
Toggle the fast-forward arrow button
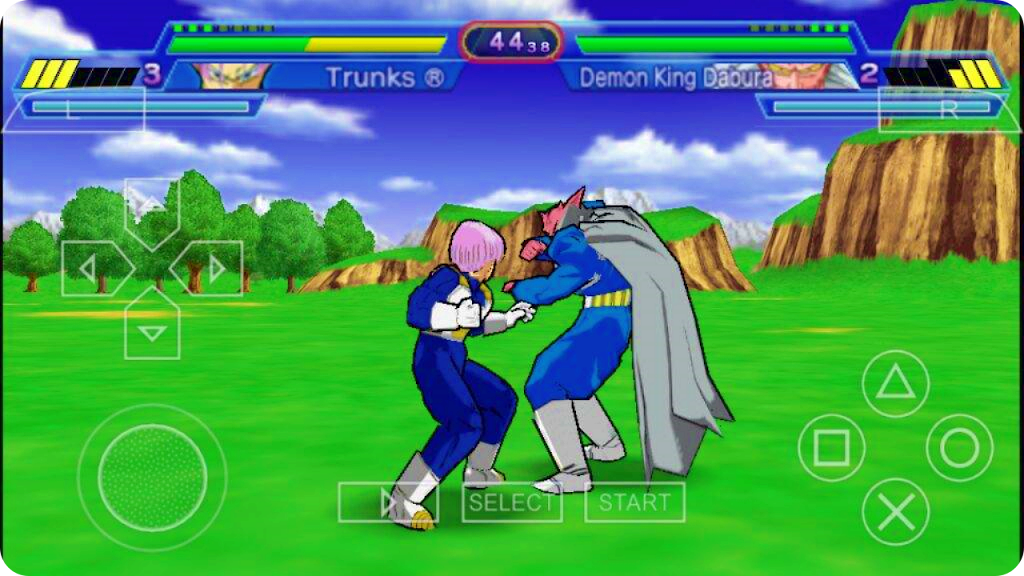[388, 502]
